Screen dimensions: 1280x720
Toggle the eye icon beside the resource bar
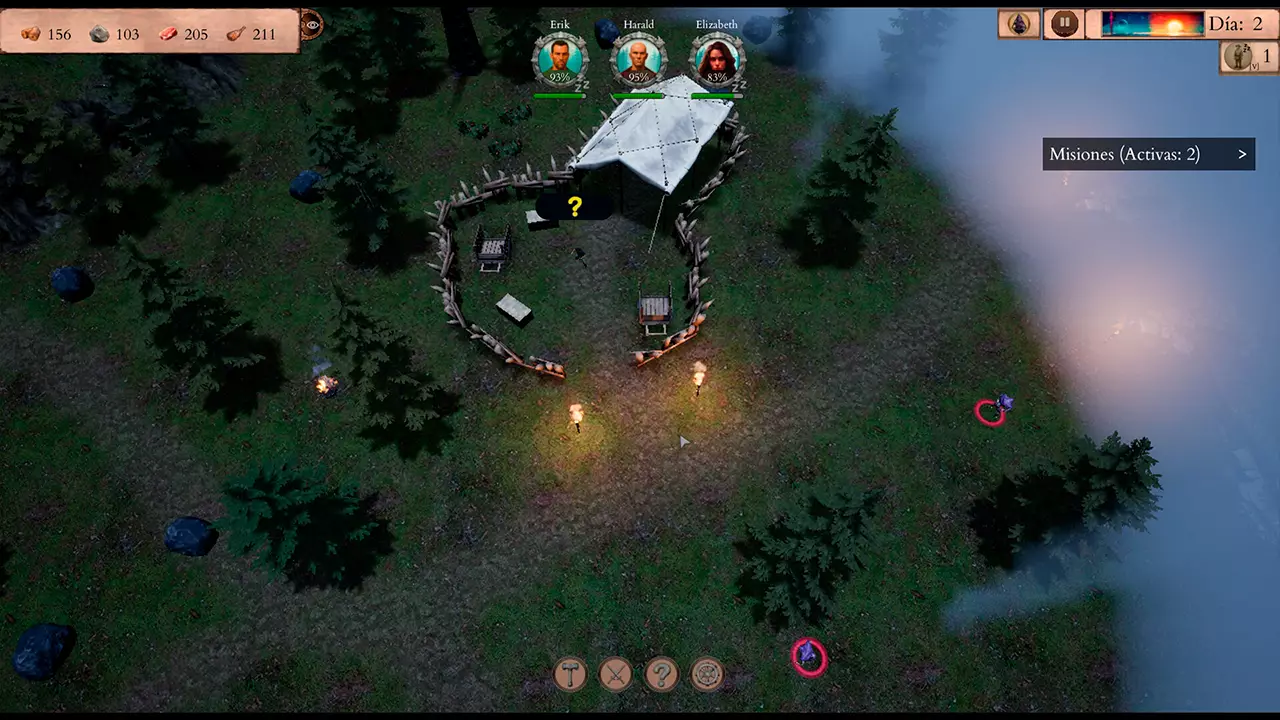(x=312, y=25)
